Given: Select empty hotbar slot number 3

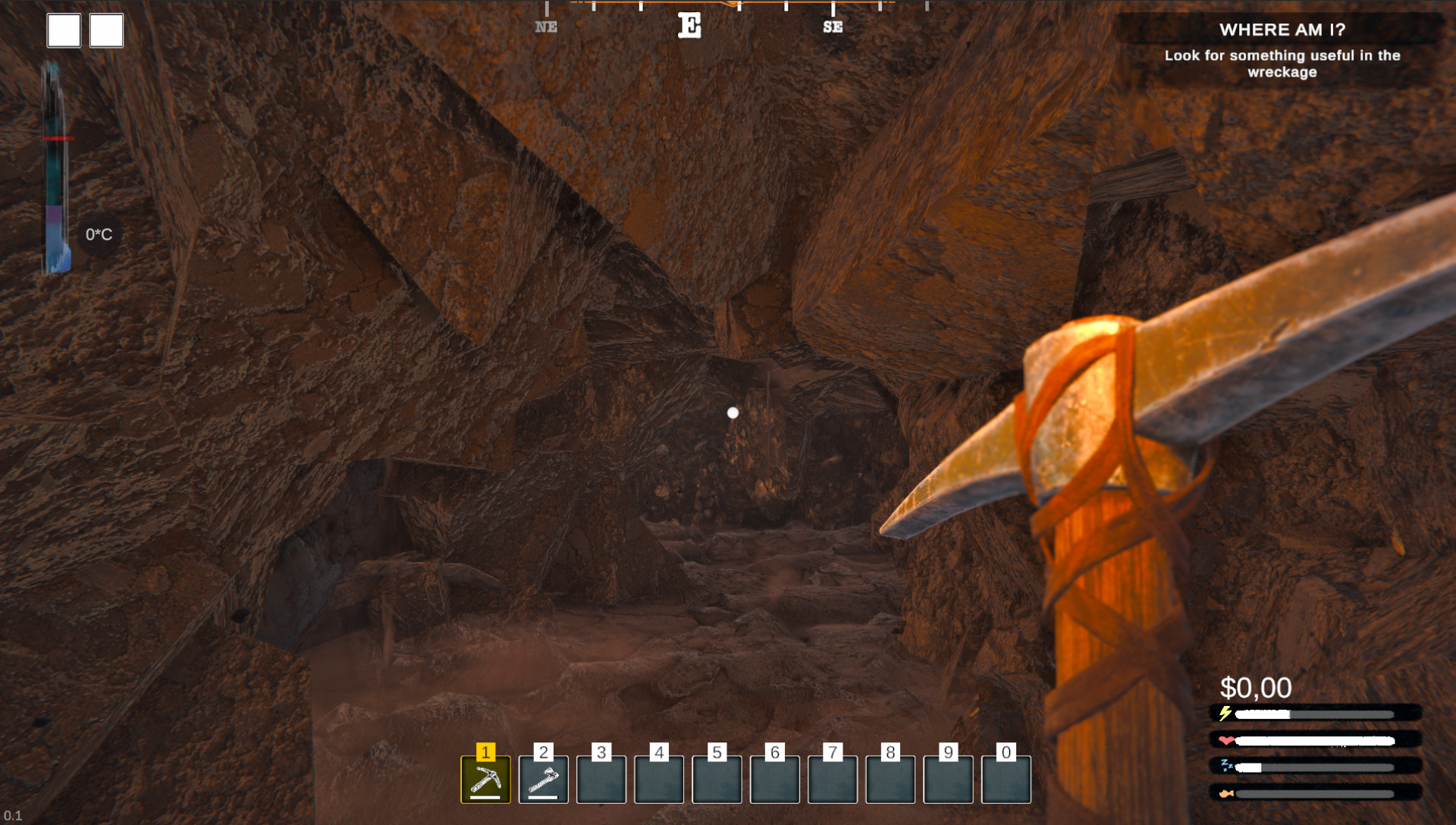Looking at the screenshot, I should click(601, 779).
